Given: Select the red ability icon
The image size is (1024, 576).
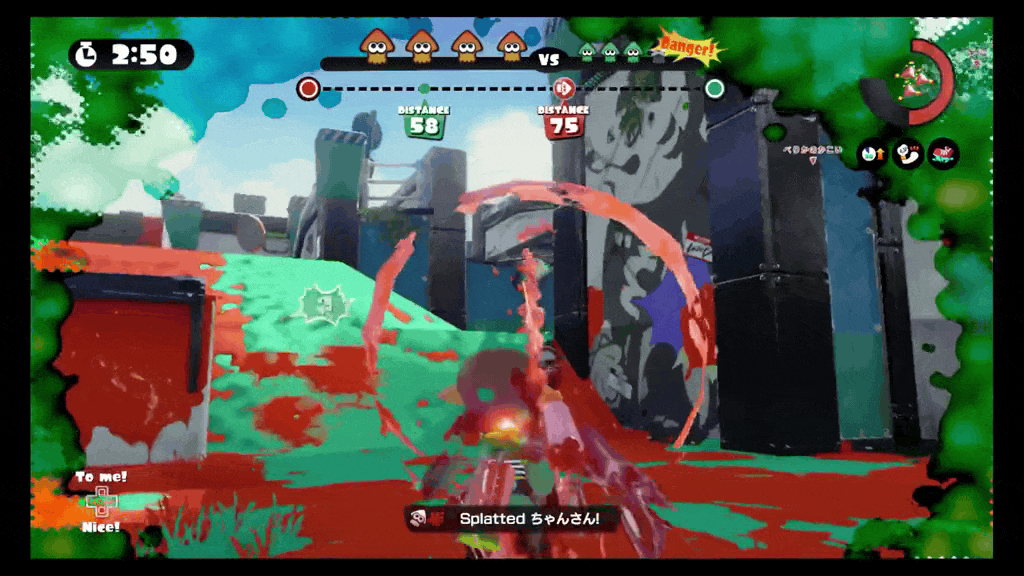Looking at the screenshot, I should [x=942, y=154].
